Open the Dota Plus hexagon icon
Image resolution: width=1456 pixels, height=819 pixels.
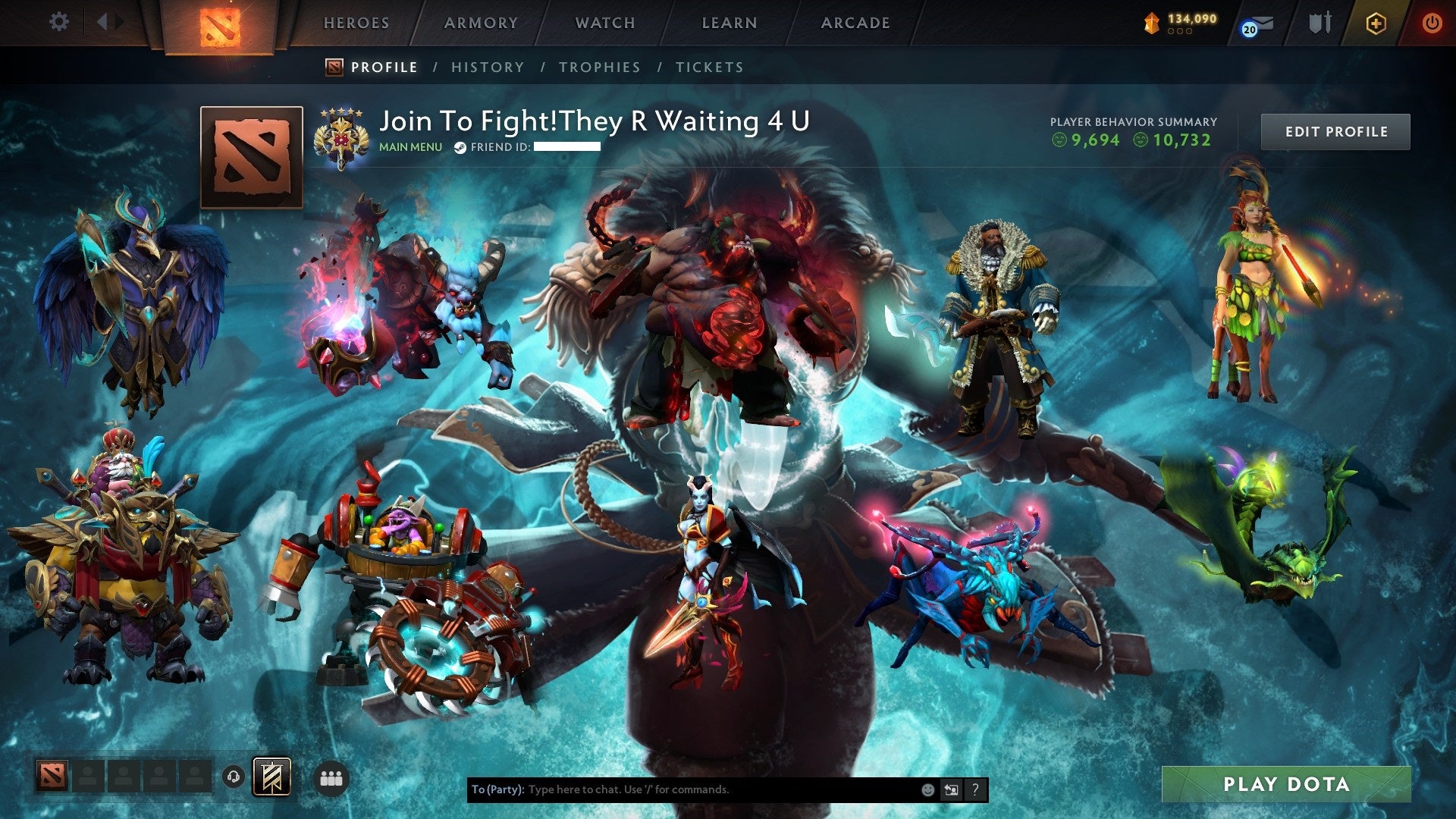(1376, 23)
